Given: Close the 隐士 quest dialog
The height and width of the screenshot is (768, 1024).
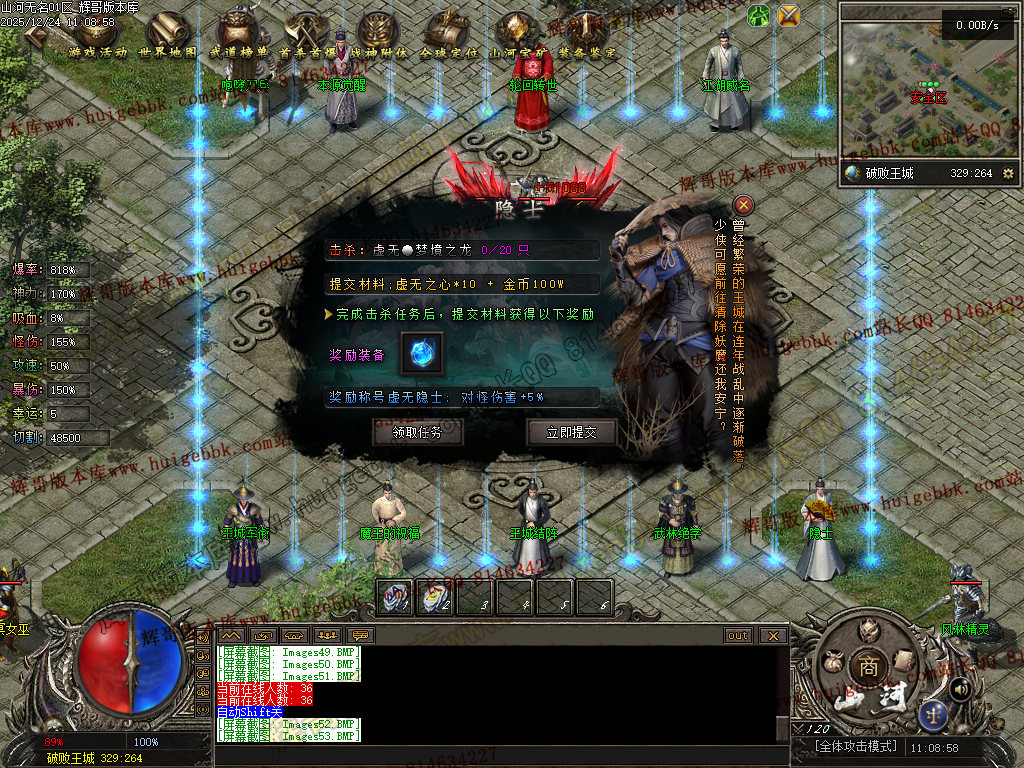Looking at the screenshot, I should click(743, 205).
